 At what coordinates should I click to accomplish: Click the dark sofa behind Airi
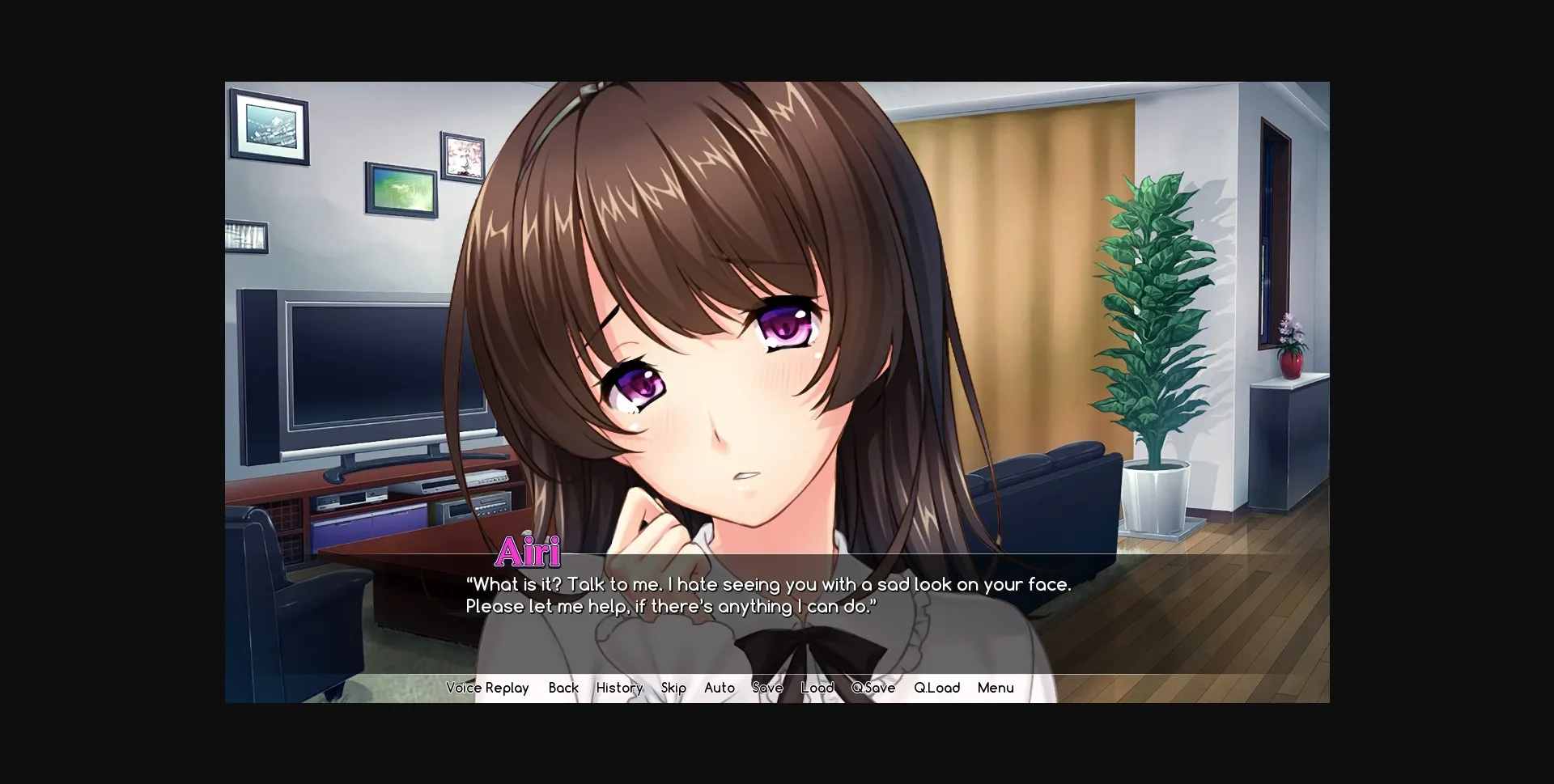(x=1044, y=494)
